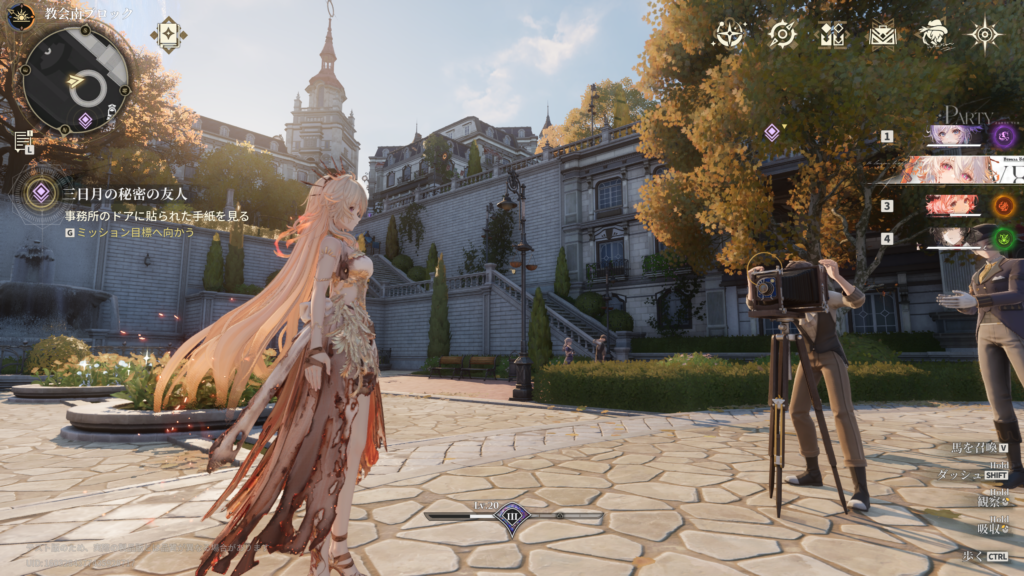Screen dimensions: 1024x576
Task: Switch to party member 3 with pink hair
Action: 951,206
